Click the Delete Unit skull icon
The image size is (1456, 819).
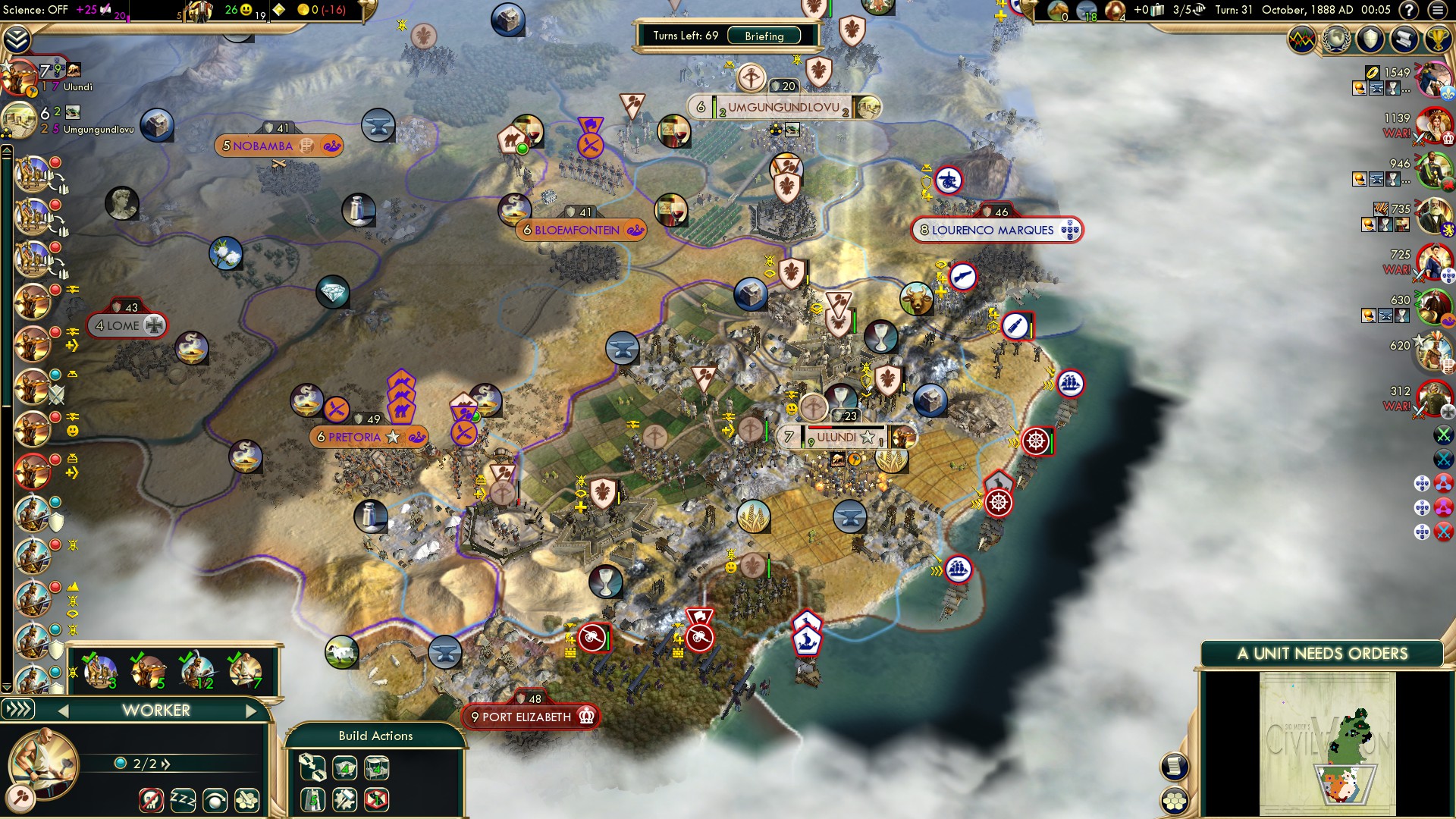point(152,801)
